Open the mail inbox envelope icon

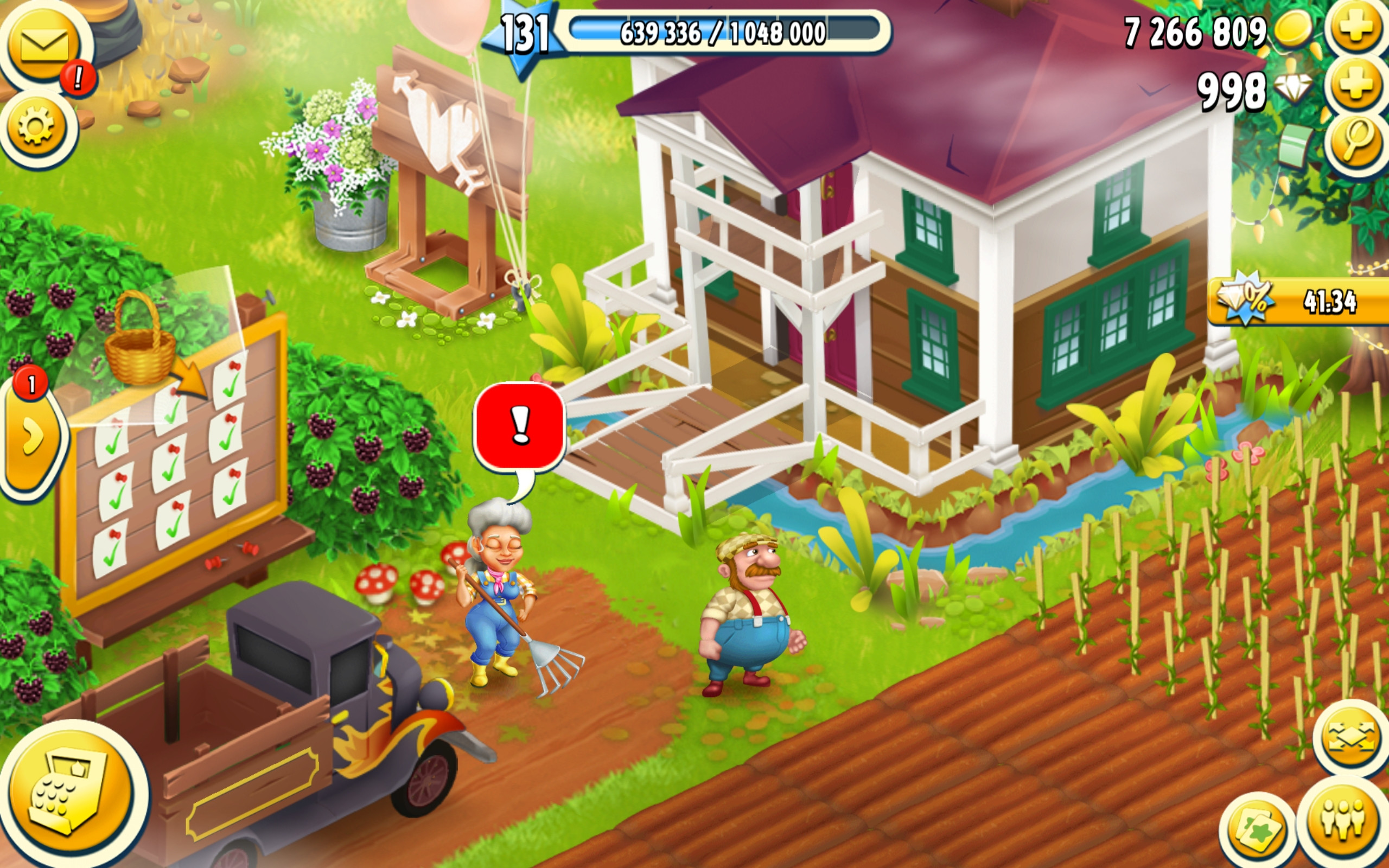click(43, 43)
